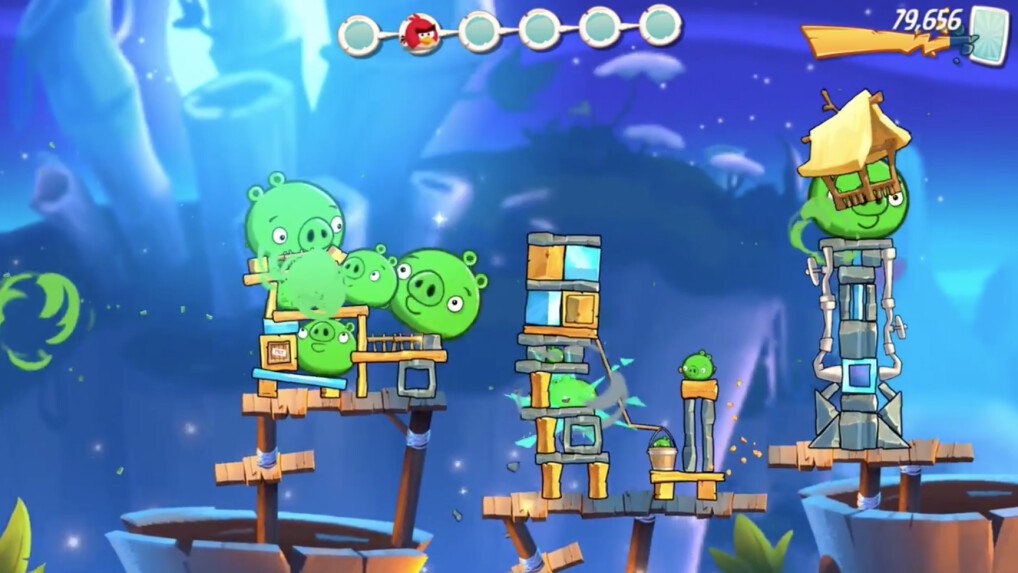
Task: Click the Red bird stage progress marker
Action: pos(419,33)
